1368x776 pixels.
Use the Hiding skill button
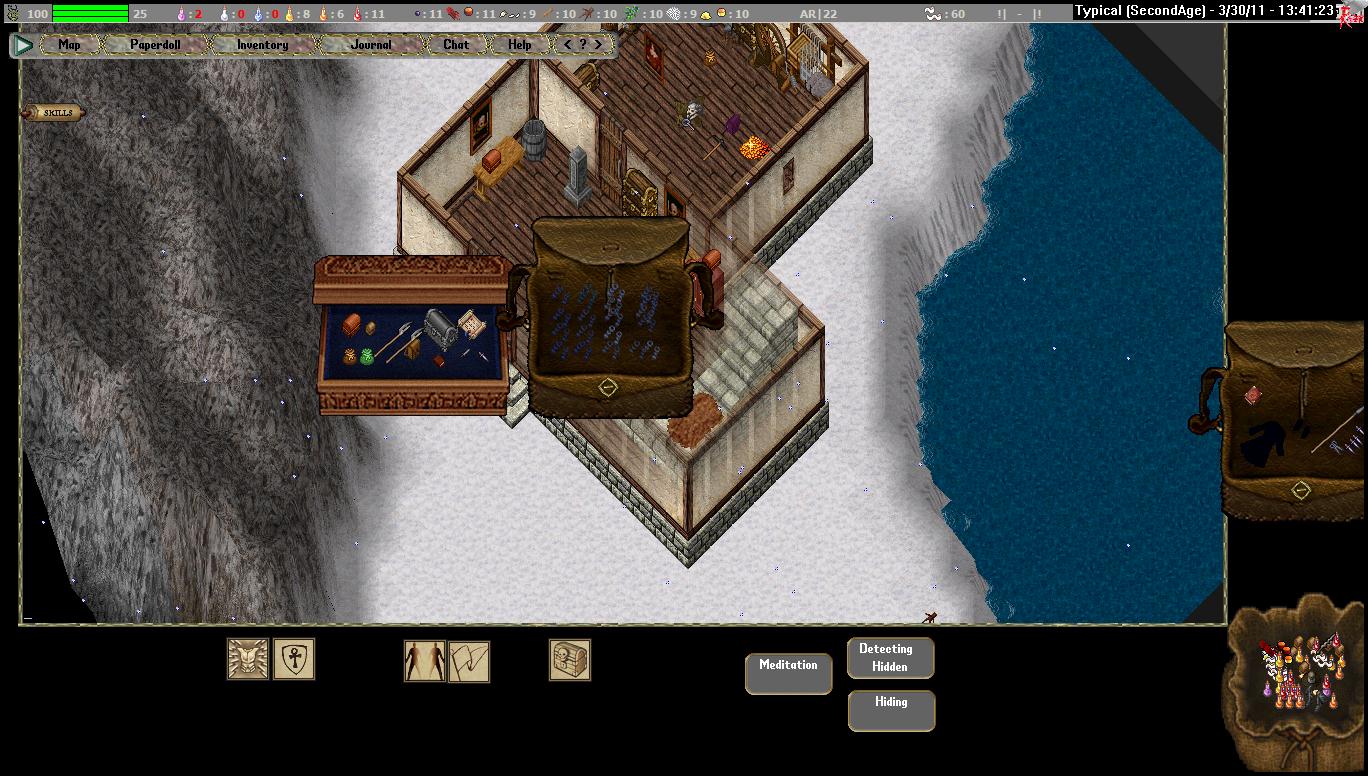(891, 710)
